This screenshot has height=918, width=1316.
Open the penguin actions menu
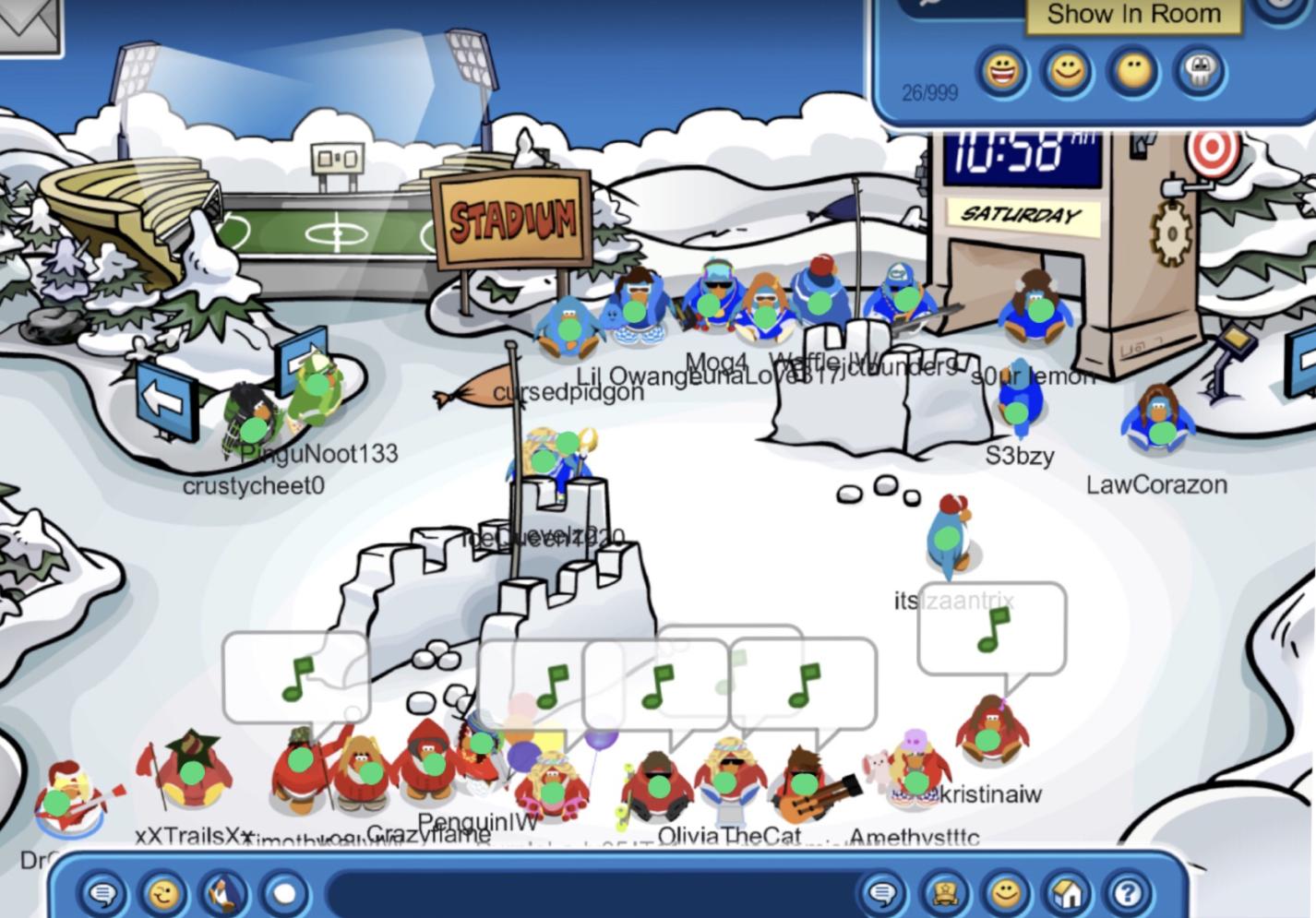(224, 893)
